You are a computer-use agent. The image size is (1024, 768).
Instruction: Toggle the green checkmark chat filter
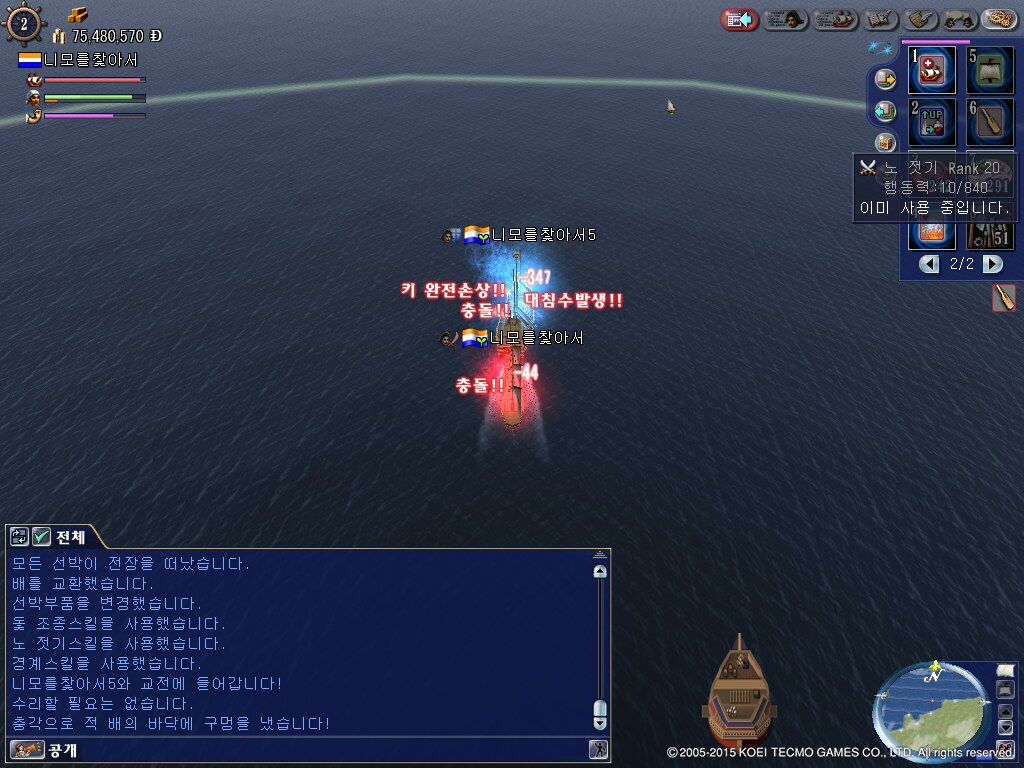[x=42, y=536]
